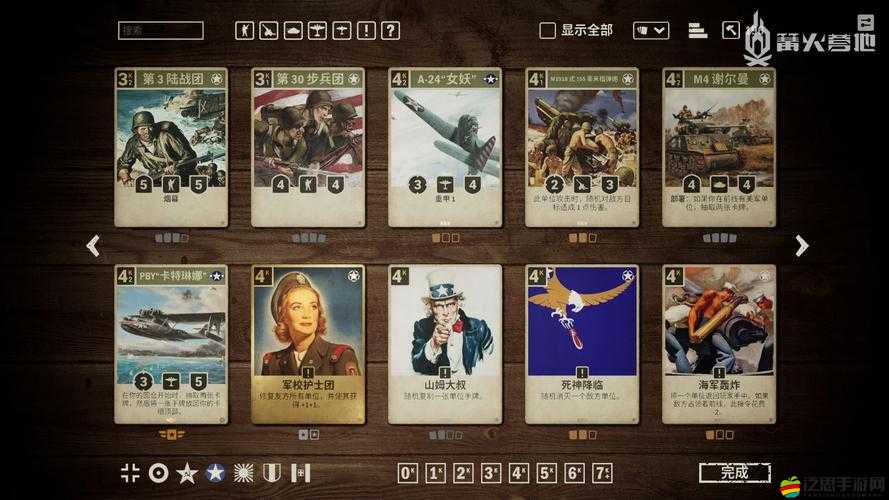This screenshot has width=889, height=500.
Task: Go to previous card page arrow
Action: 93,246
